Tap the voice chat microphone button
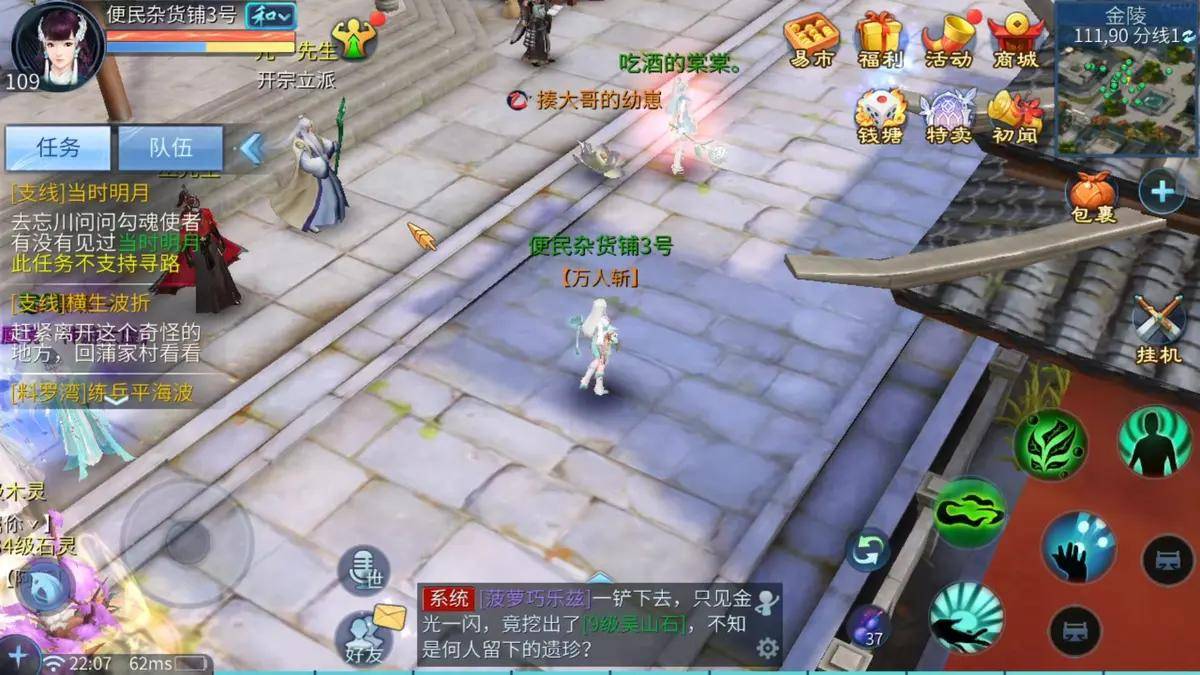Screen dimensions: 1200x675 (x=362, y=570)
